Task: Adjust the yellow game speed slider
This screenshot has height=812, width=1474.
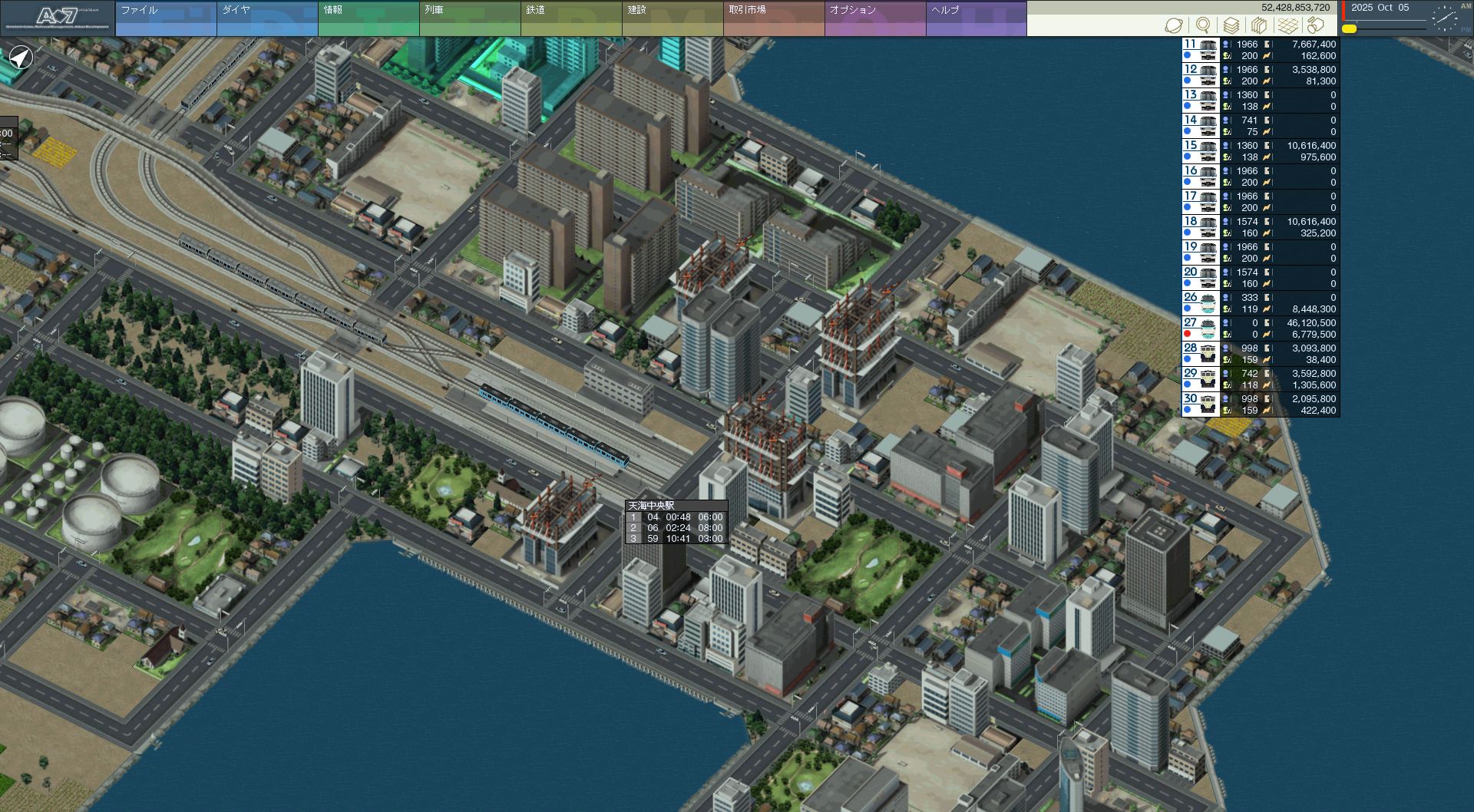Action: [x=1349, y=29]
